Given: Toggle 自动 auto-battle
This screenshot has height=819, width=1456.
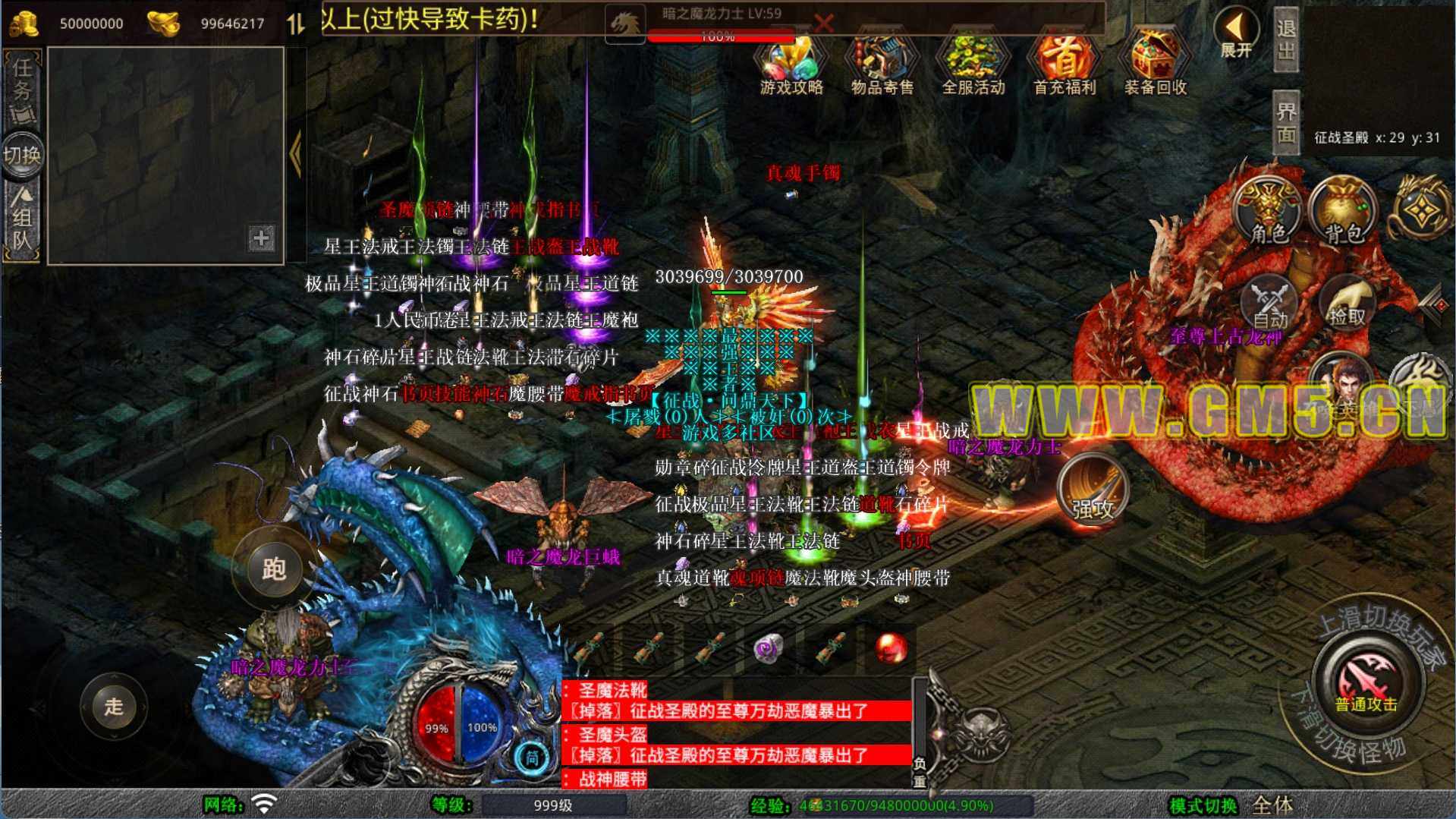Looking at the screenshot, I should tap(1269, 304).
